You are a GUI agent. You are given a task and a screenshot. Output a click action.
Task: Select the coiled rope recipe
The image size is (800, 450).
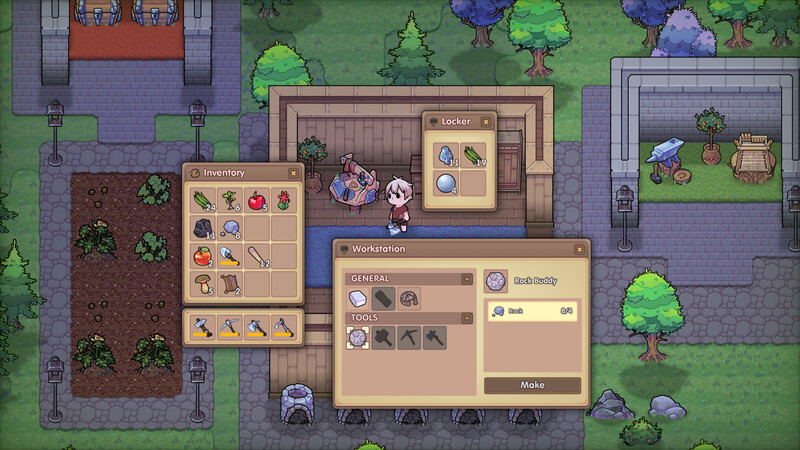[x=407, y=298]
